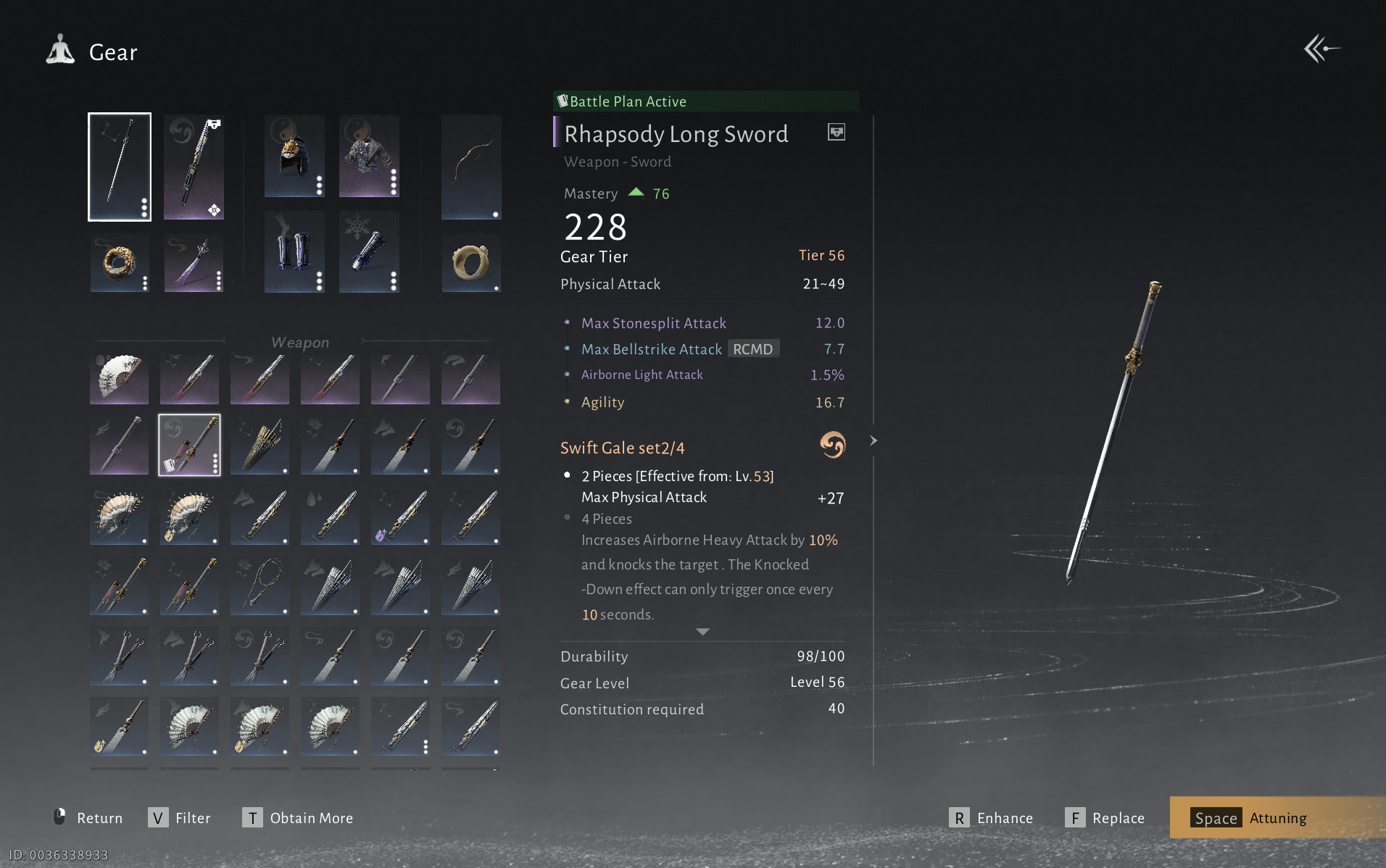Pick the equipped jade ring slot
The image size is (1386, 868).
pos(471,262)
